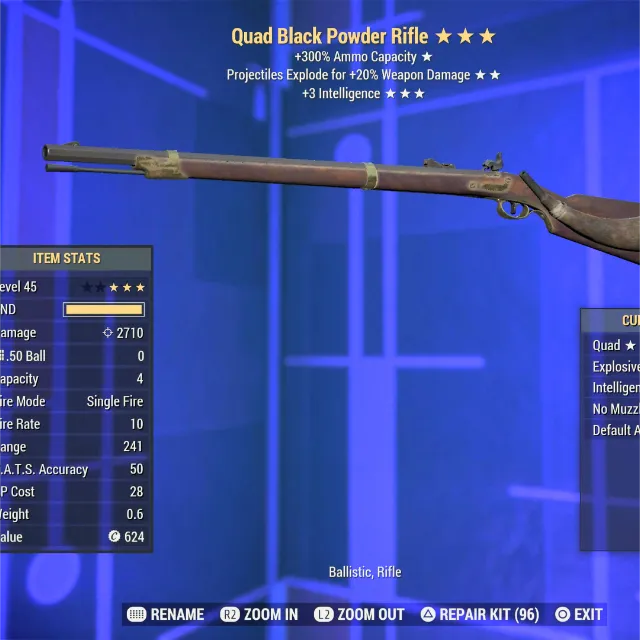Image resolution: width=640 pixels, height=640 pixels.
Task: Use the Repair Kit (96) option
Action: tap(480, 614)
